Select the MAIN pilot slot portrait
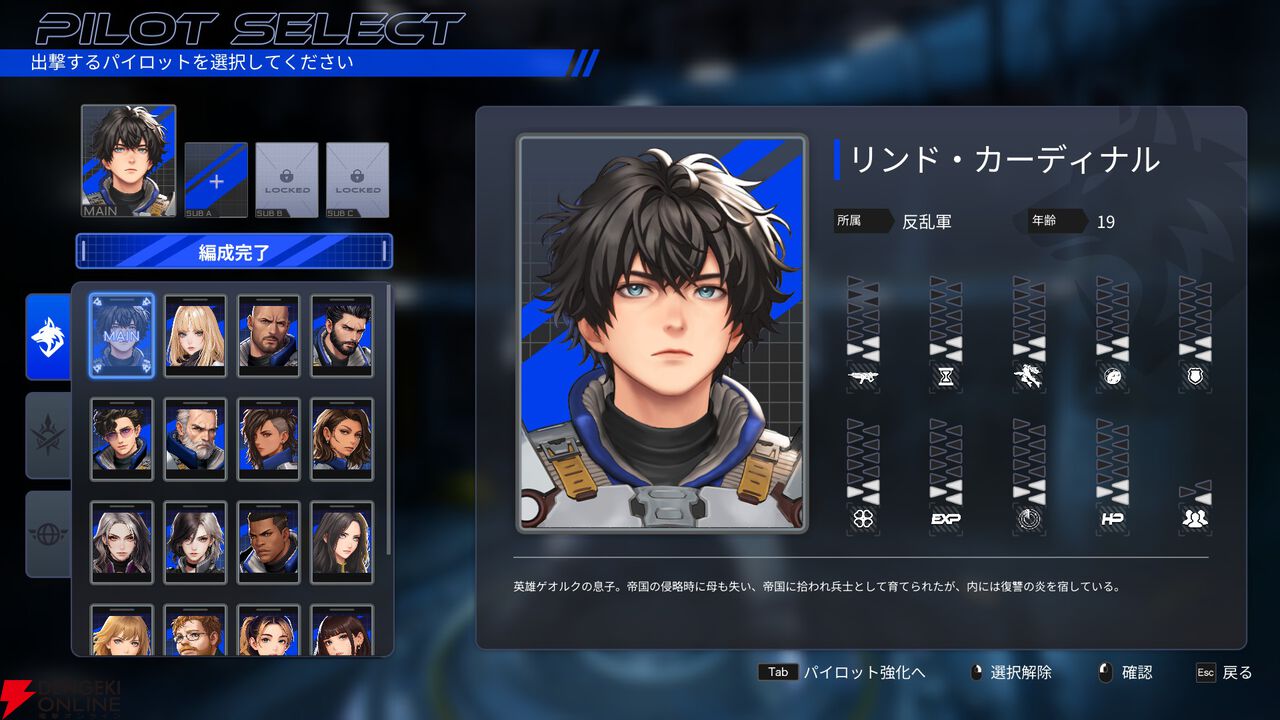 (x=128, y=160)
